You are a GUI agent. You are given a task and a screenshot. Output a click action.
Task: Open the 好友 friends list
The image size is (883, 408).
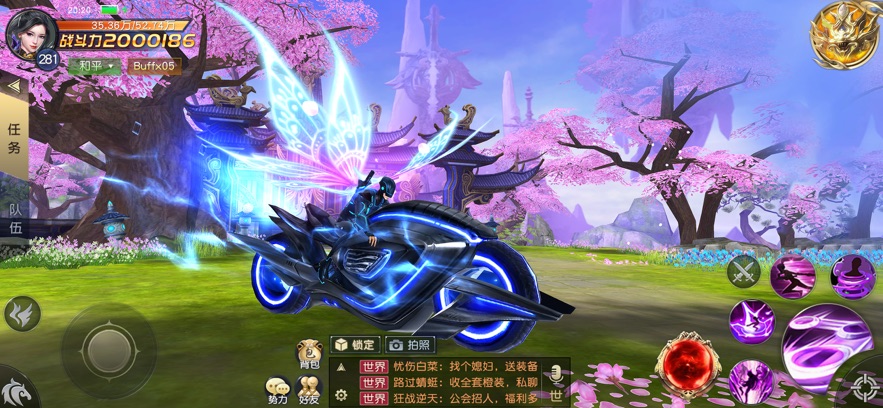click(309, 390)
